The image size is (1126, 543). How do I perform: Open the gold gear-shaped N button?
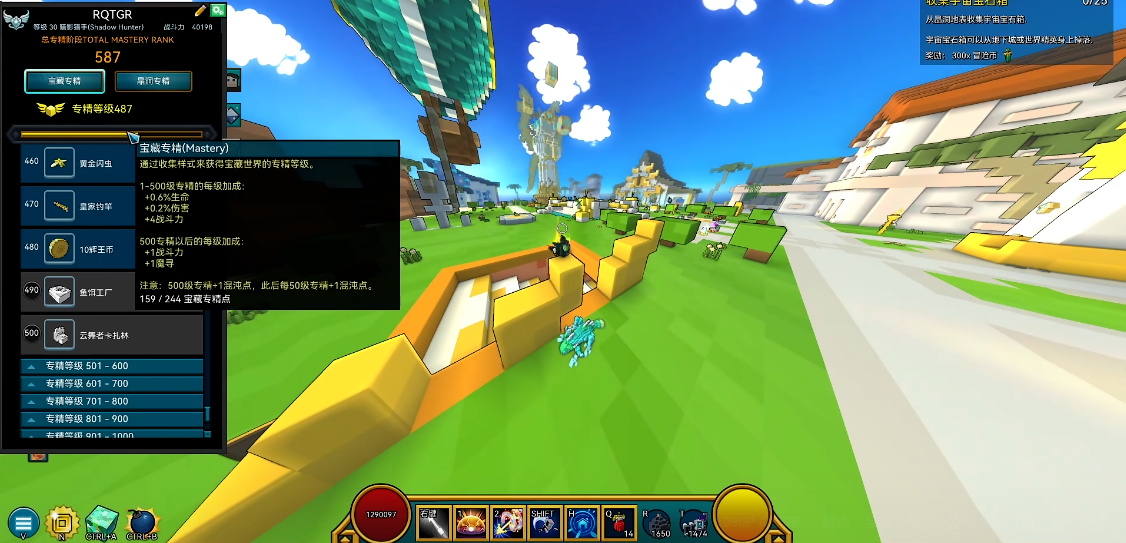(62, 522)
